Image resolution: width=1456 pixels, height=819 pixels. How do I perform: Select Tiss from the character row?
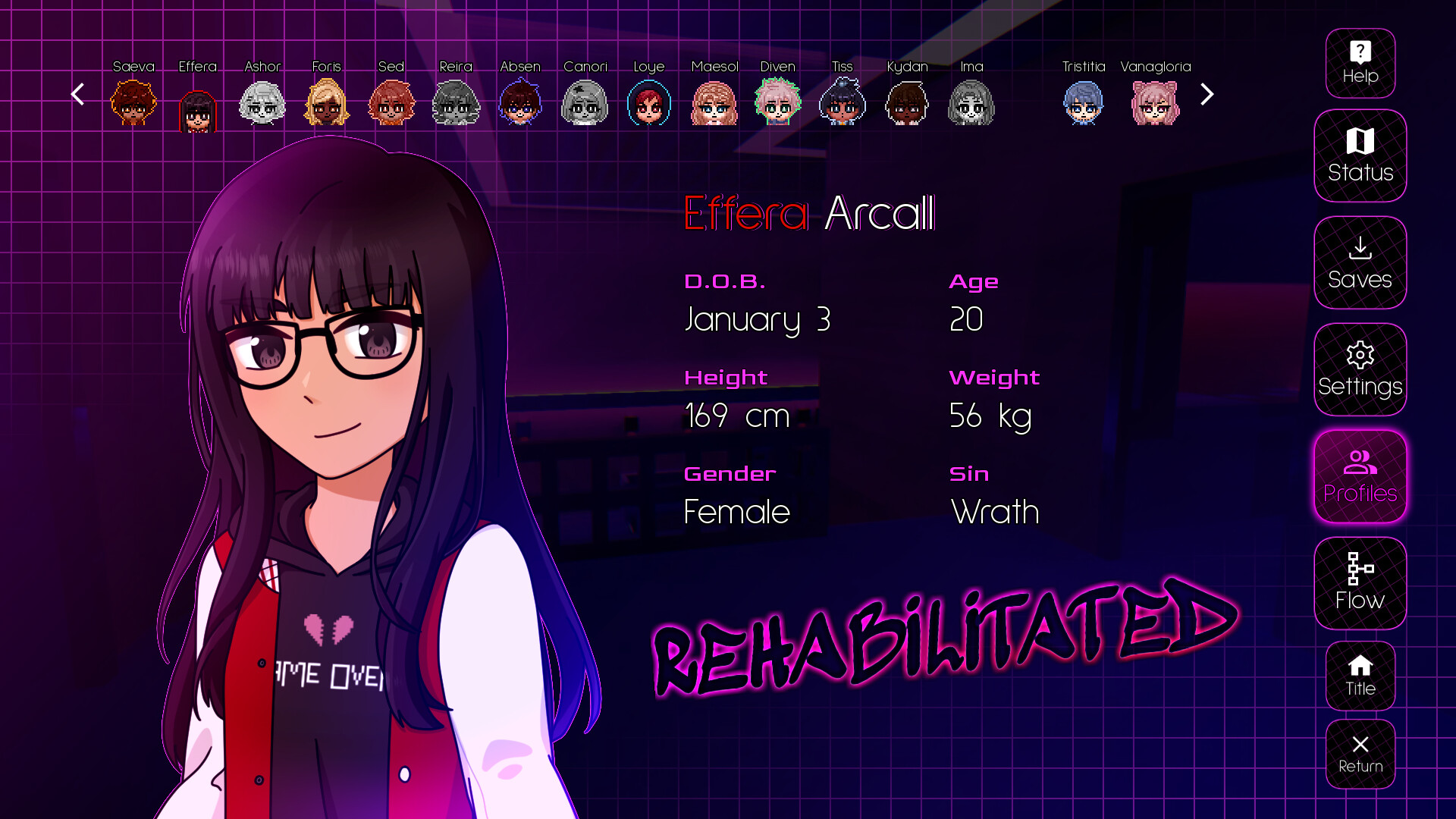pyautogui.click(x=842, y=103)
